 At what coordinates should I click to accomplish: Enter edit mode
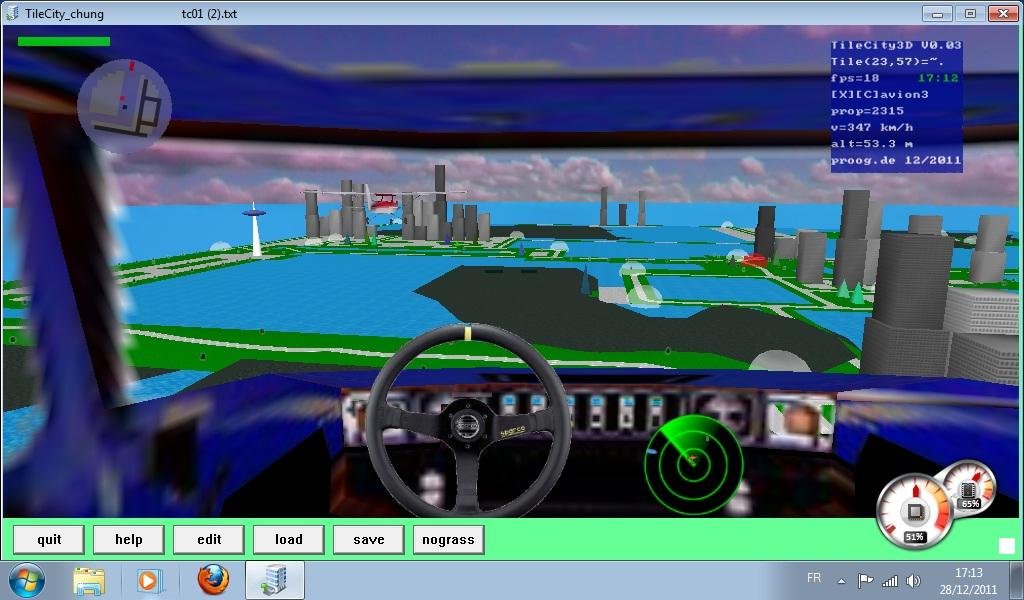tap(209, 540)
